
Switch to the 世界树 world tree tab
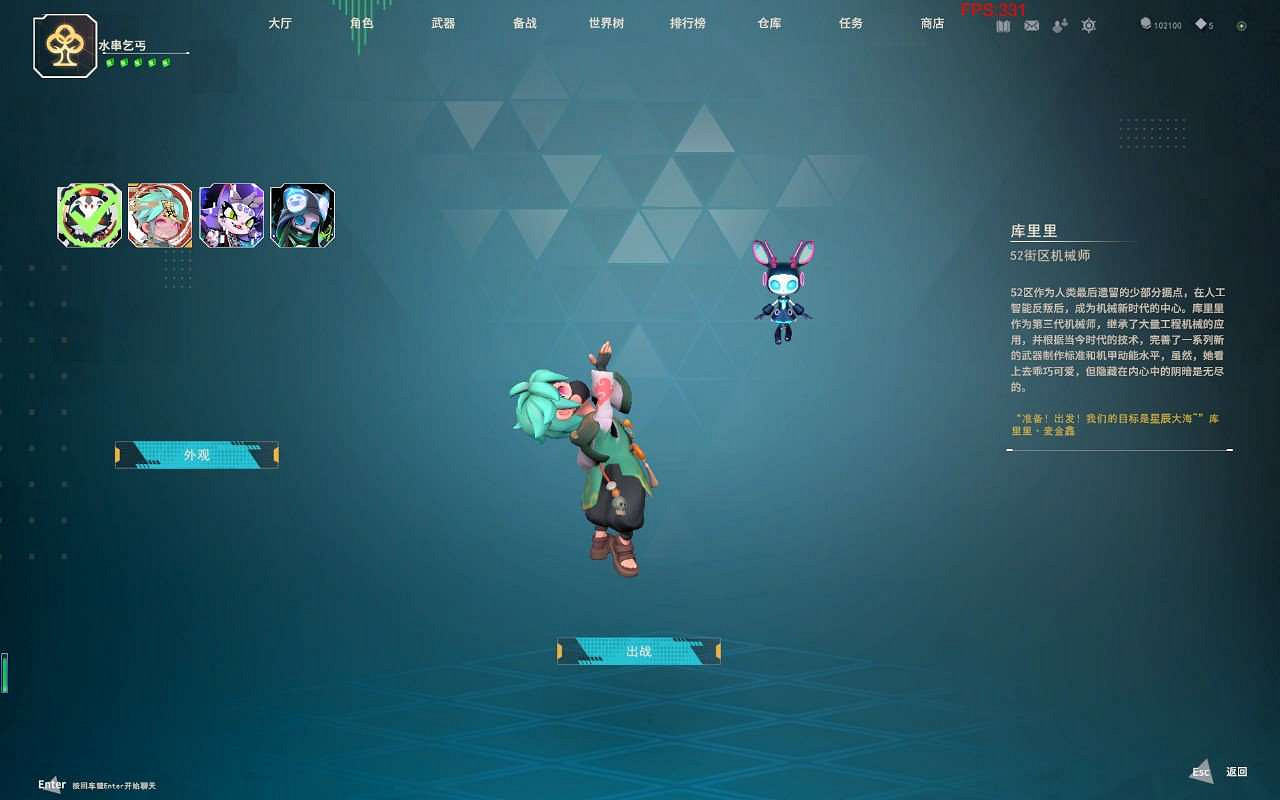point(605,24)
